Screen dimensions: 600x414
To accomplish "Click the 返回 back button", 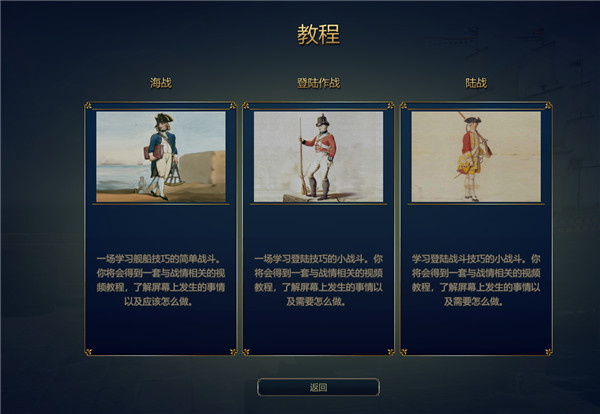I will 318,387.
